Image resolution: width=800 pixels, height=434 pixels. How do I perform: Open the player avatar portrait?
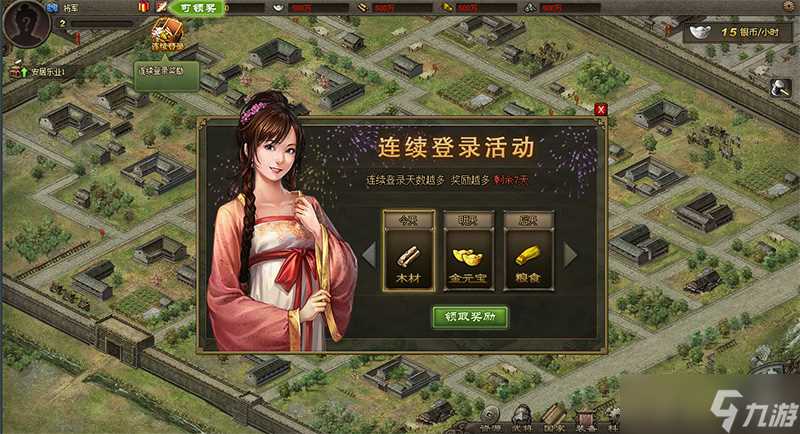pos(25,24)
